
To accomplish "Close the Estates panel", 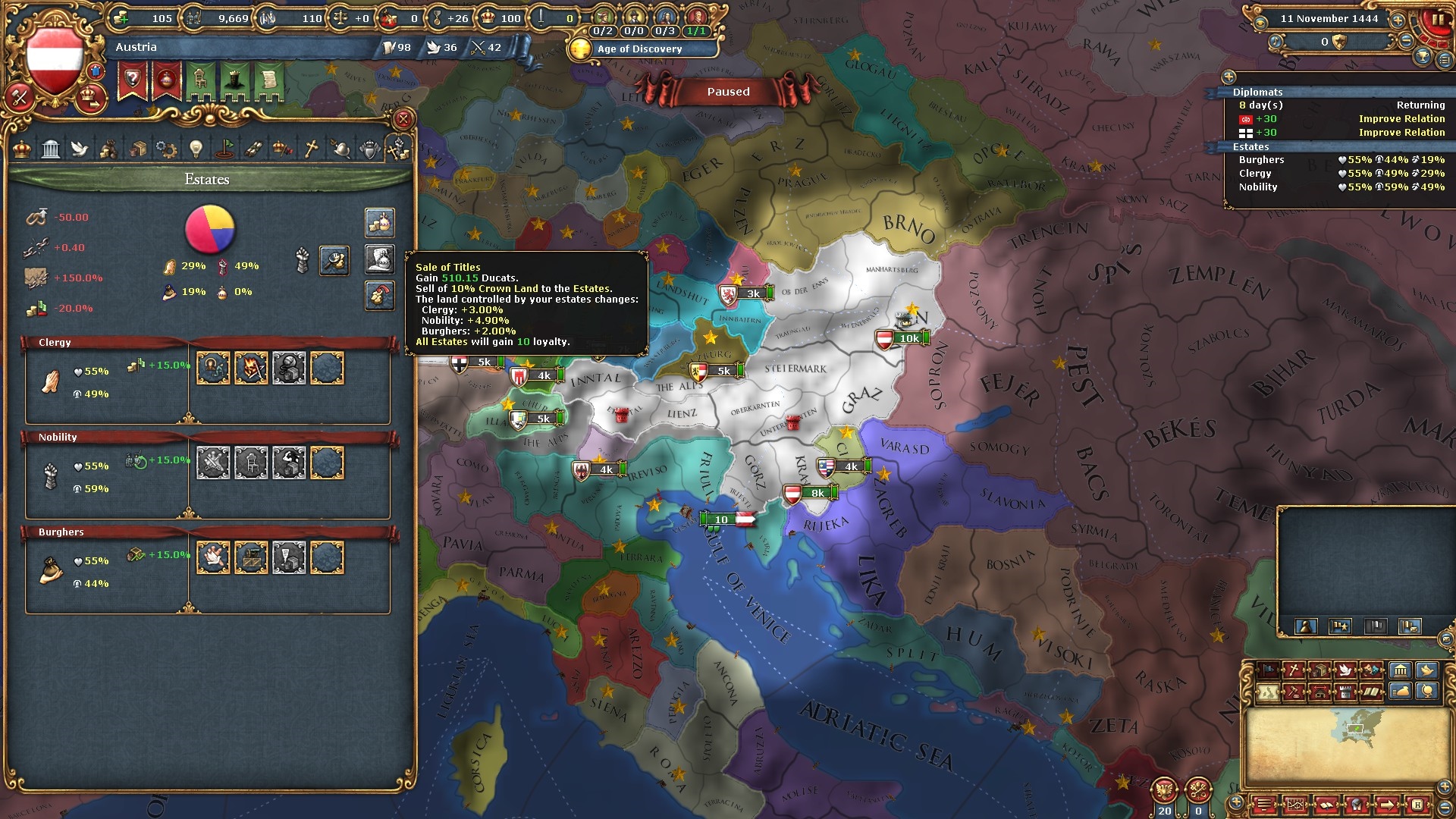I will (x=403, y=119).
